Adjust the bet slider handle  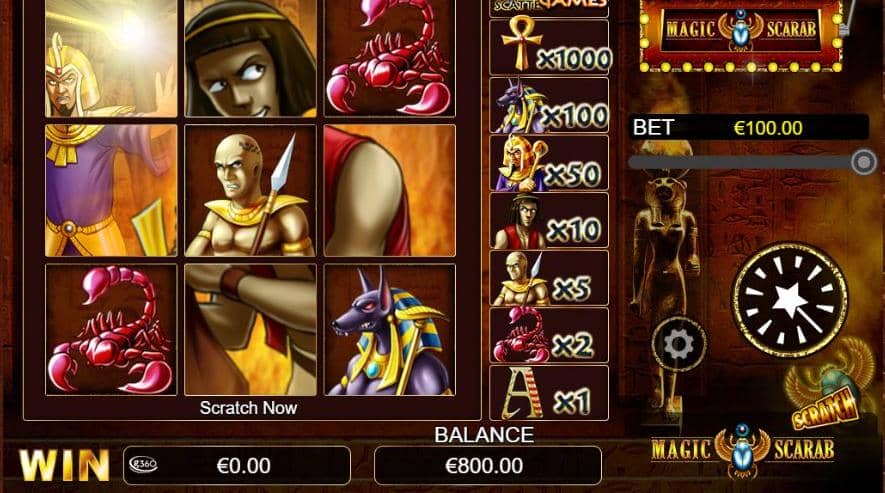click(863, 162)
